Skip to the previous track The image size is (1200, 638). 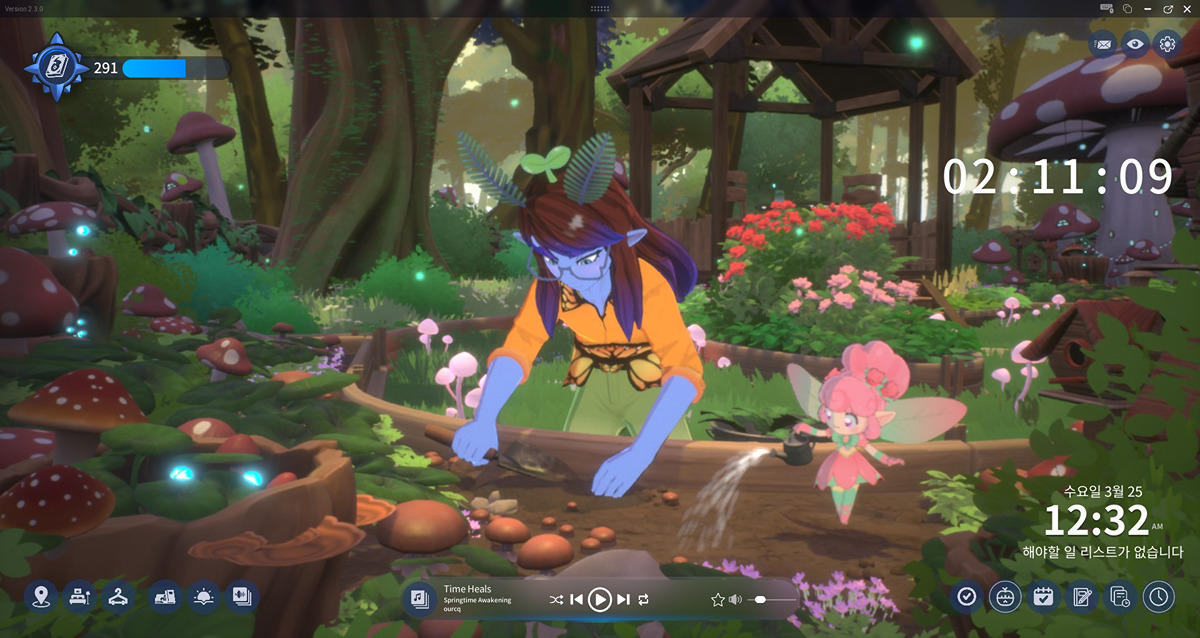click(576, 599)
